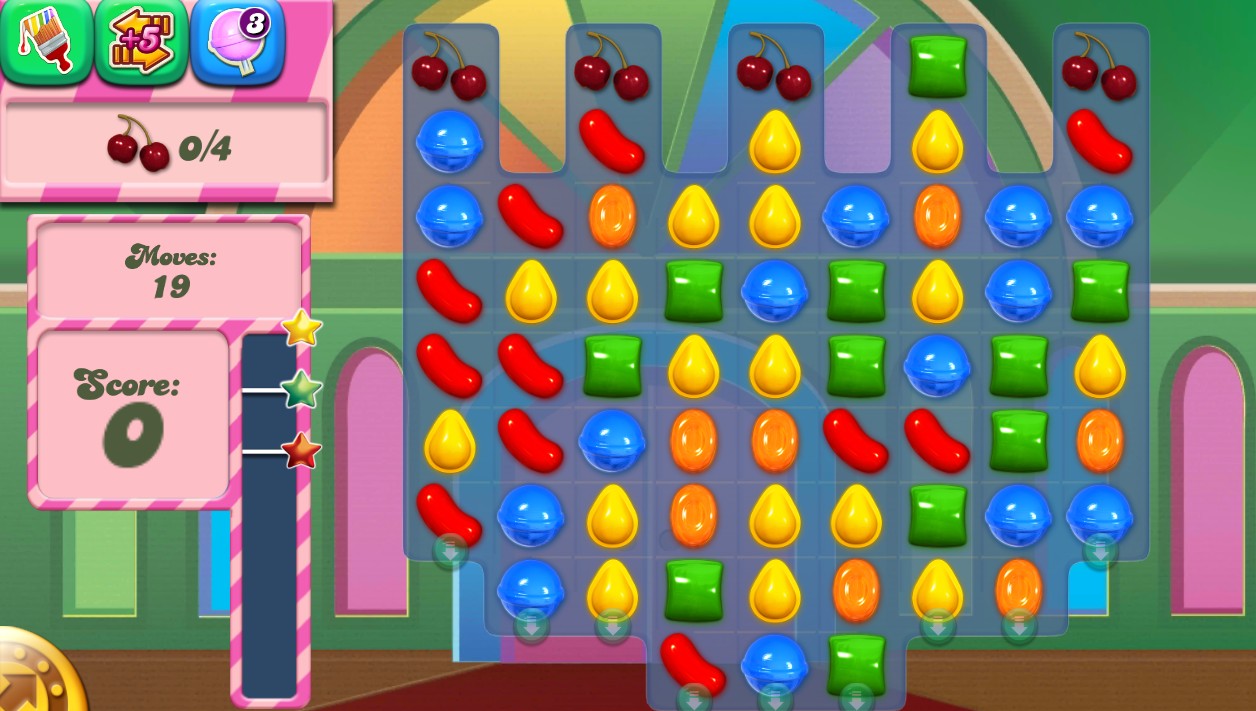The image size is (1256, 711).
Task: Pick the red jelly bean in the bottom row
Action: pyautogui.click(x=692, y=661)
